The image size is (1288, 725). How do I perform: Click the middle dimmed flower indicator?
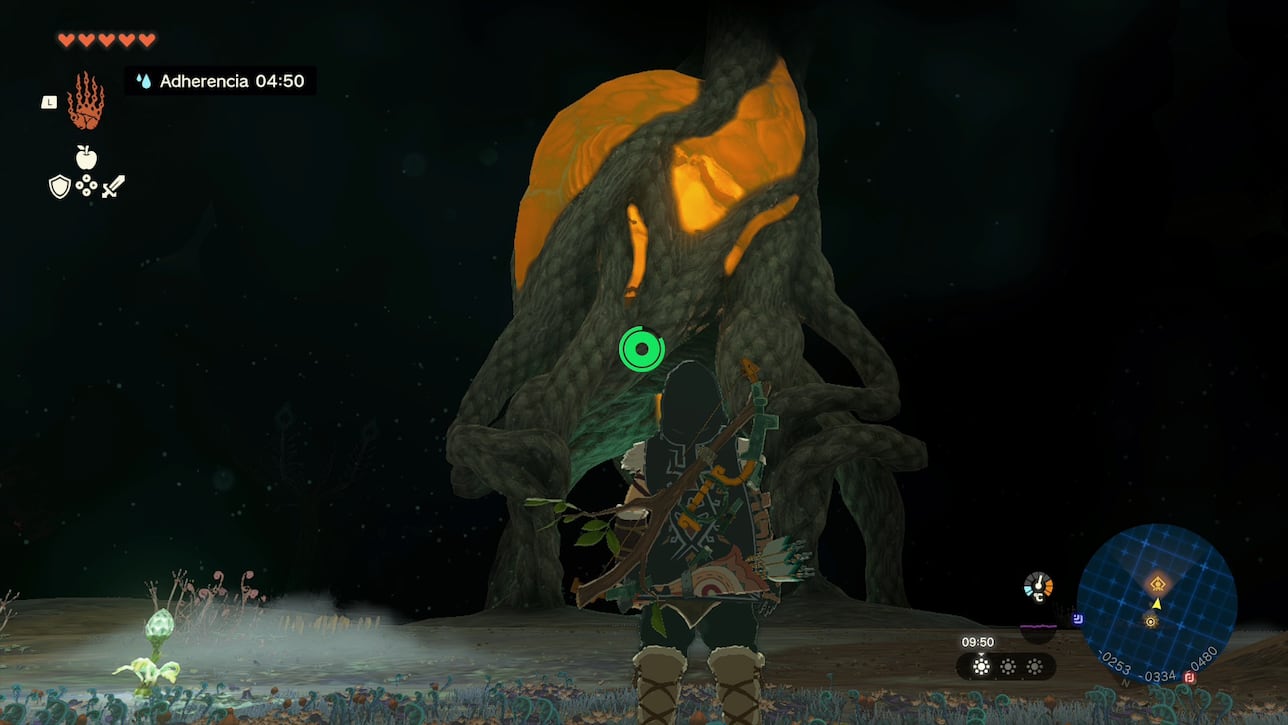coord(1008,667)
